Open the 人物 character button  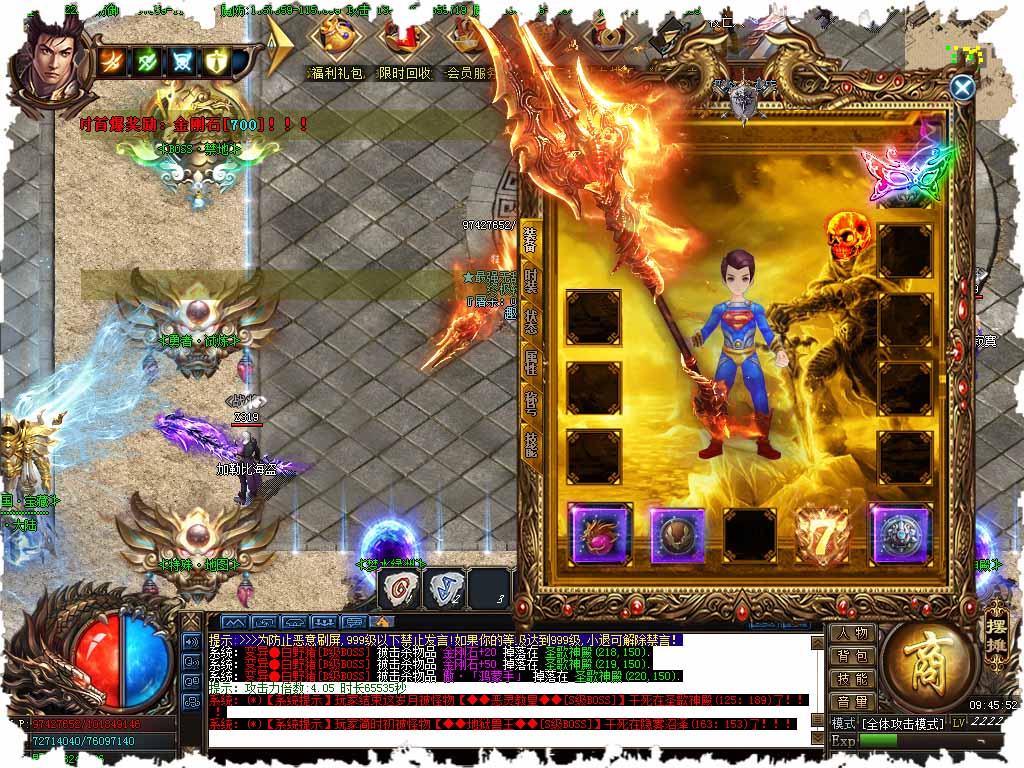click(x=852, y=633)
